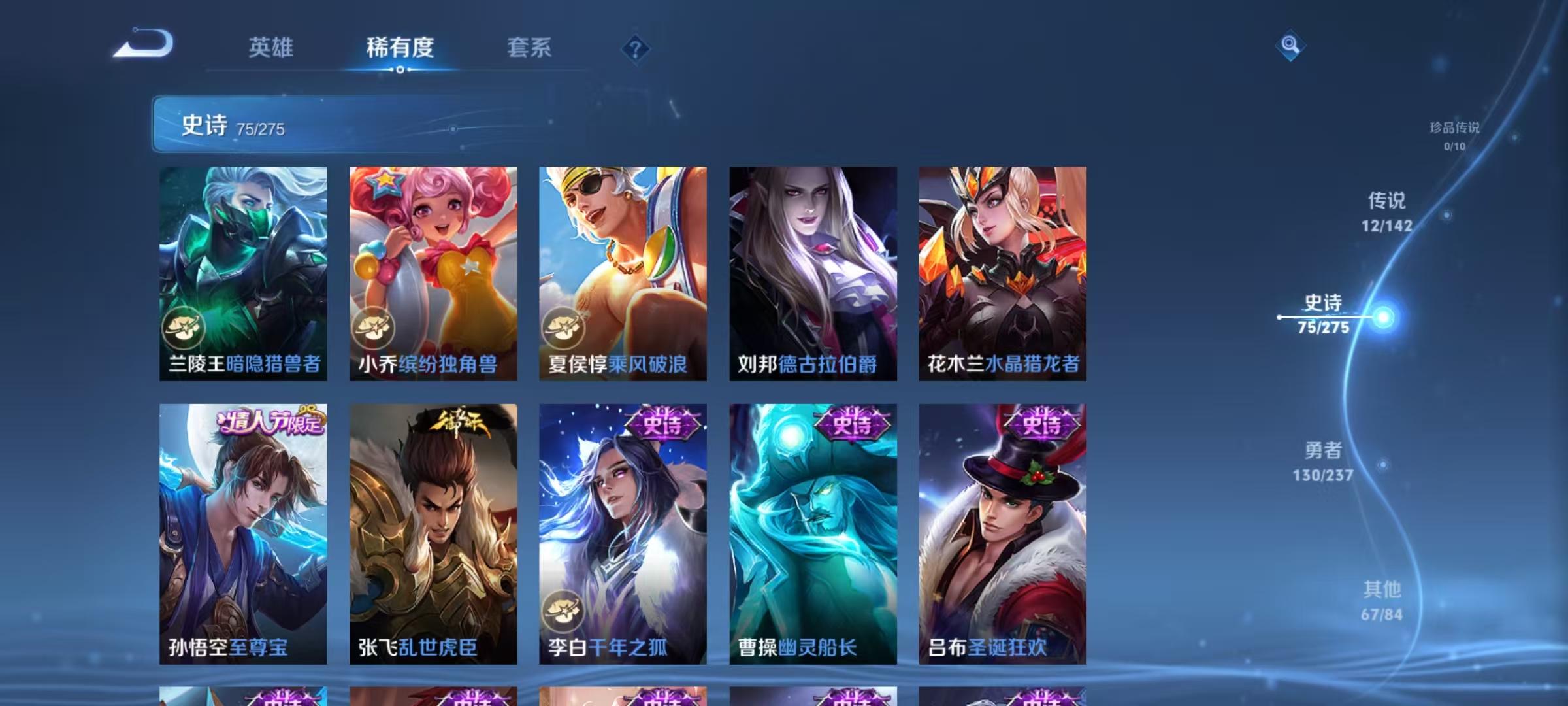Open the help question mark icon

pyautogui.click(x=635, y=48)
